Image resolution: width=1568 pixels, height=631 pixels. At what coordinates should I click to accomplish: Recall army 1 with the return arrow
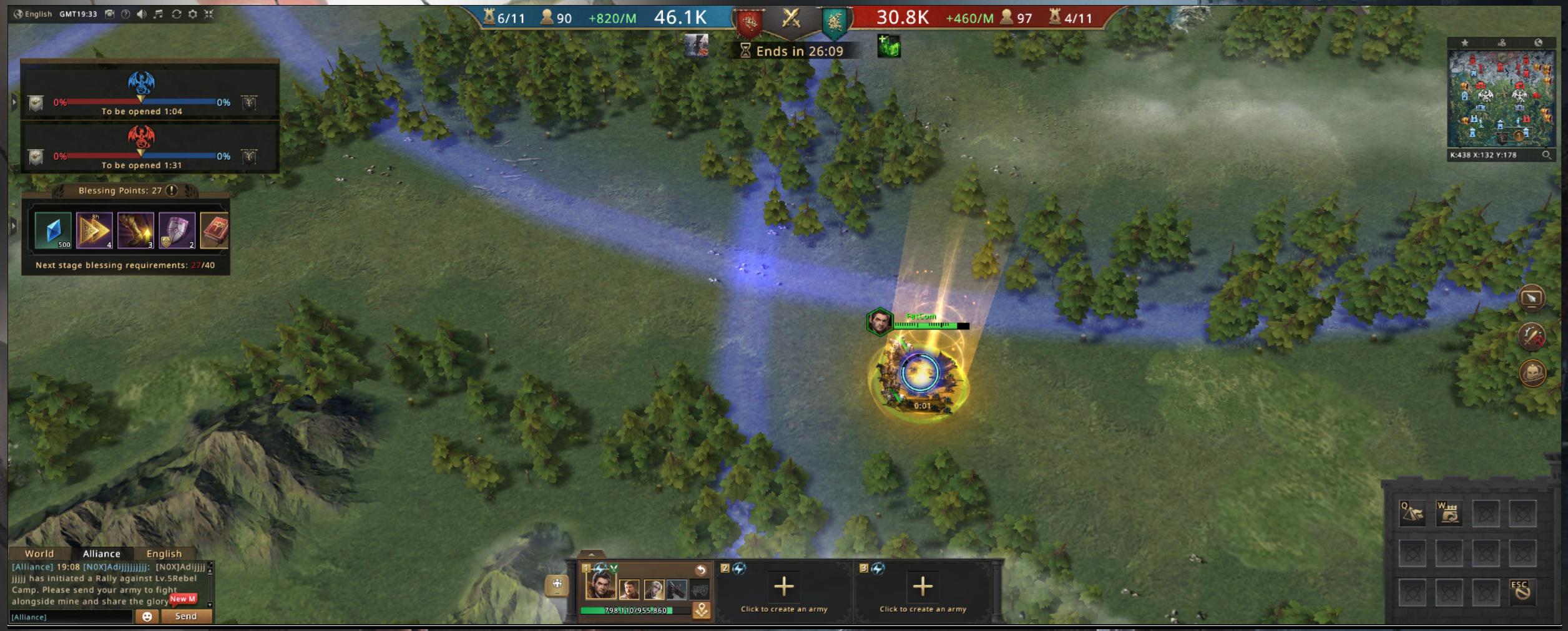[700, 569]
